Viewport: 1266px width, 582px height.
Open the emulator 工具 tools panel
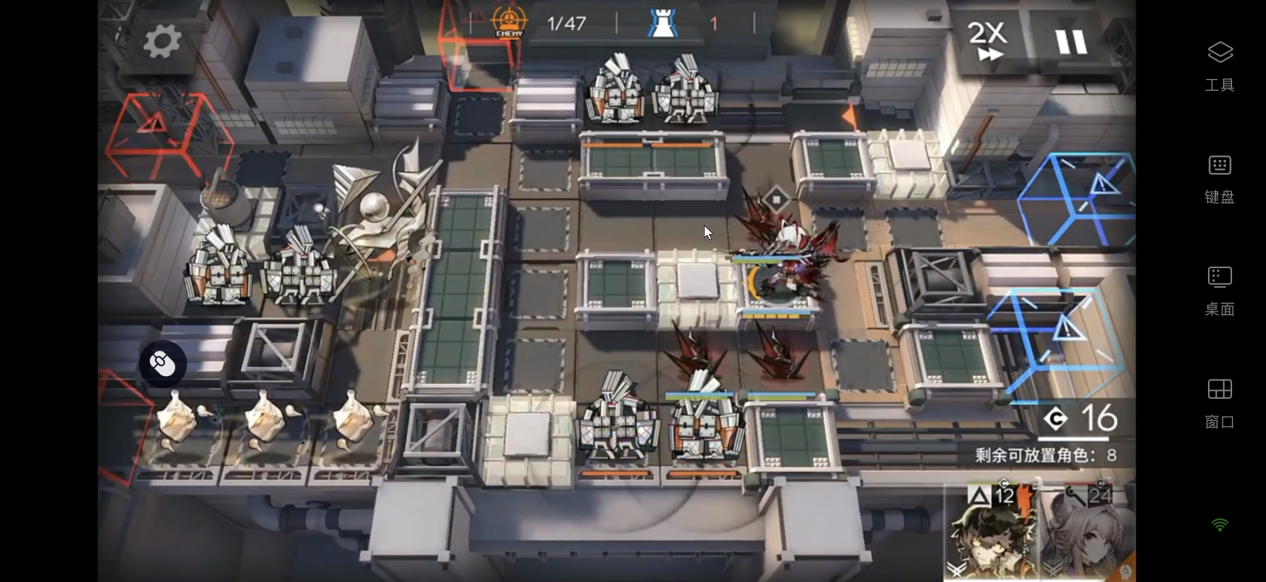click(x=1219, y=64)
